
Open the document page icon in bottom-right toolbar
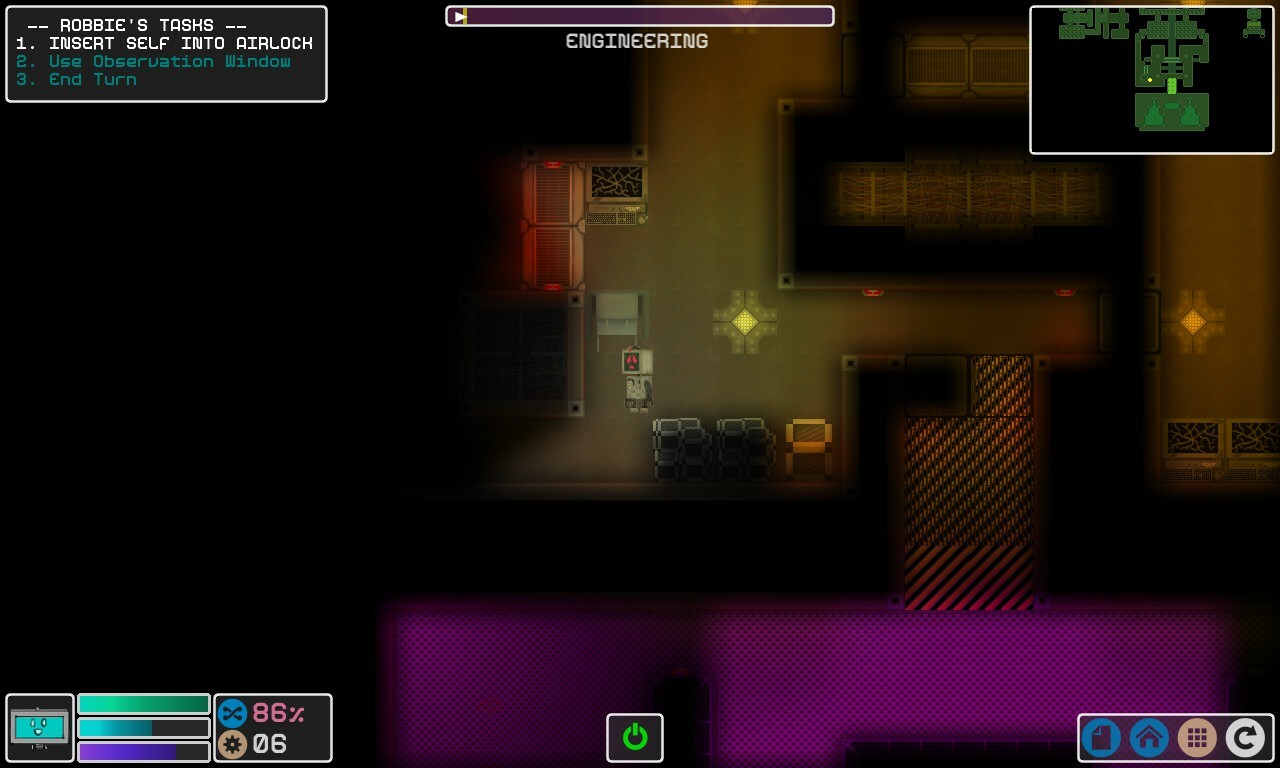[1100, 738]
